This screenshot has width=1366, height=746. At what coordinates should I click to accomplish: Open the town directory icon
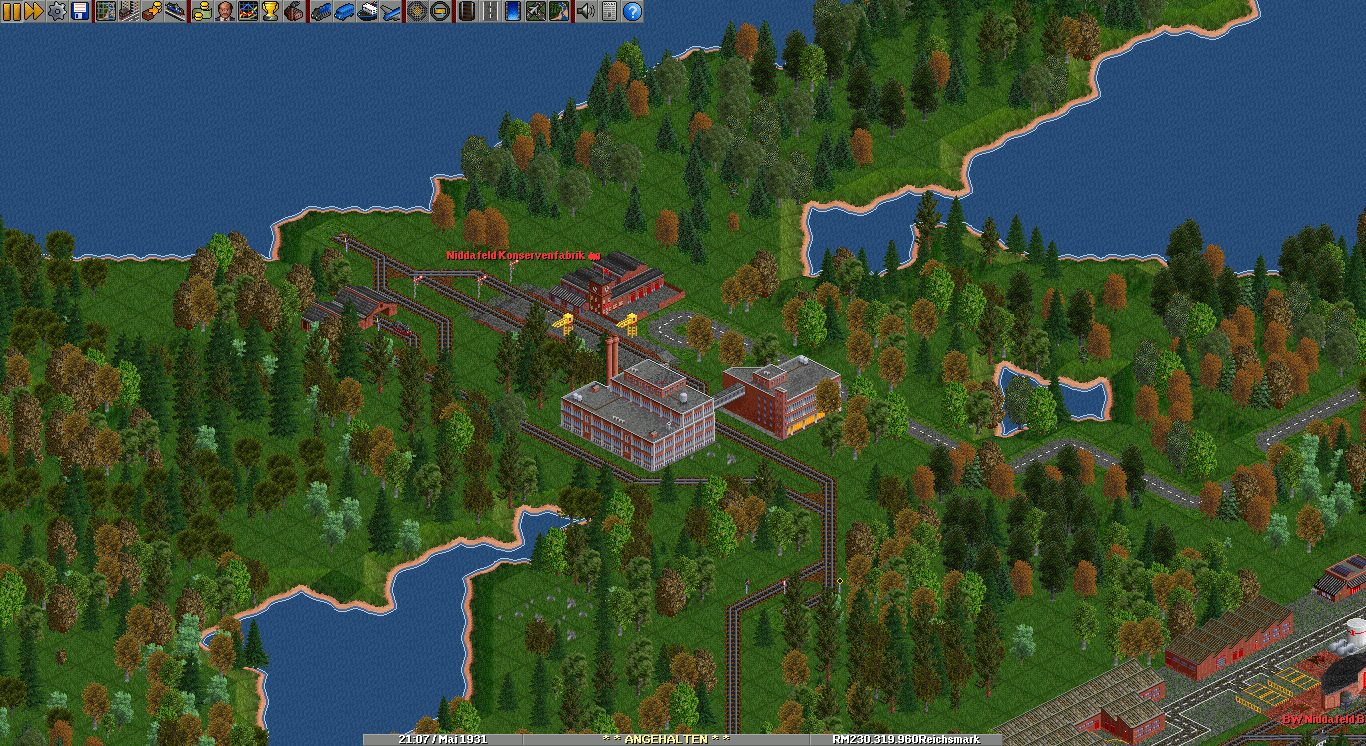click(129, 11)
